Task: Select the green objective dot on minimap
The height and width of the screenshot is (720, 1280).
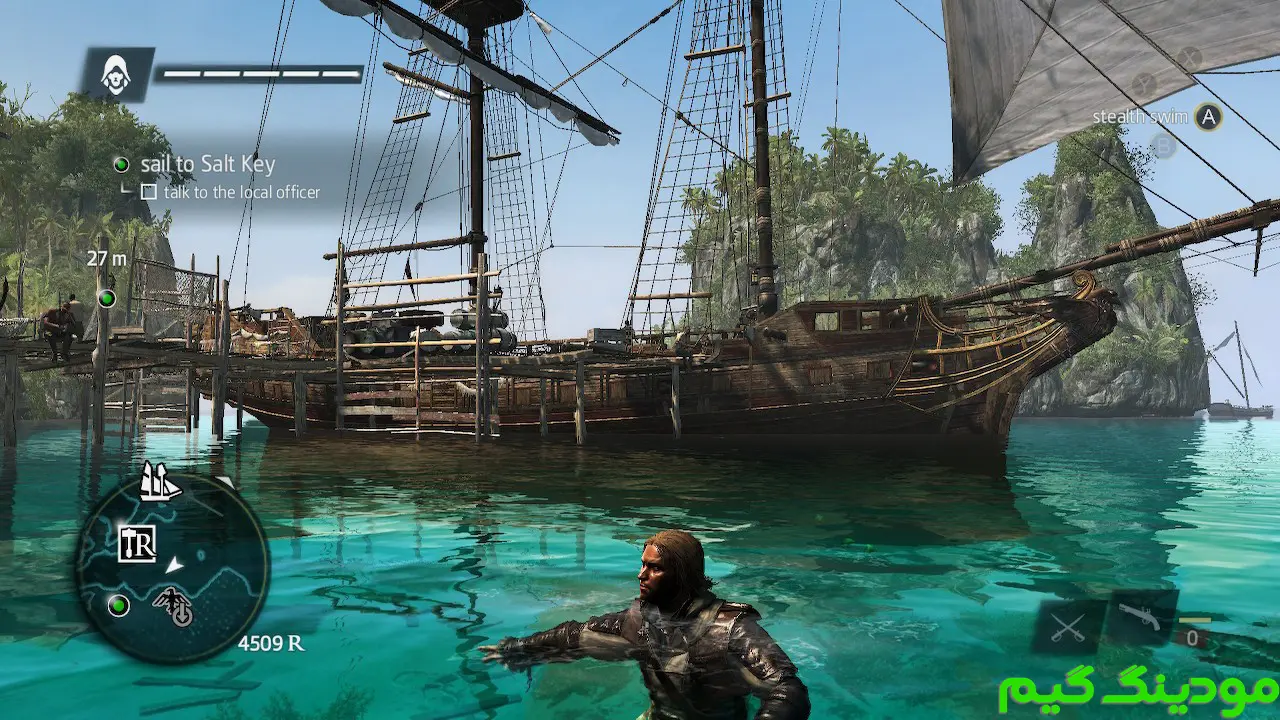Action: 119,605
